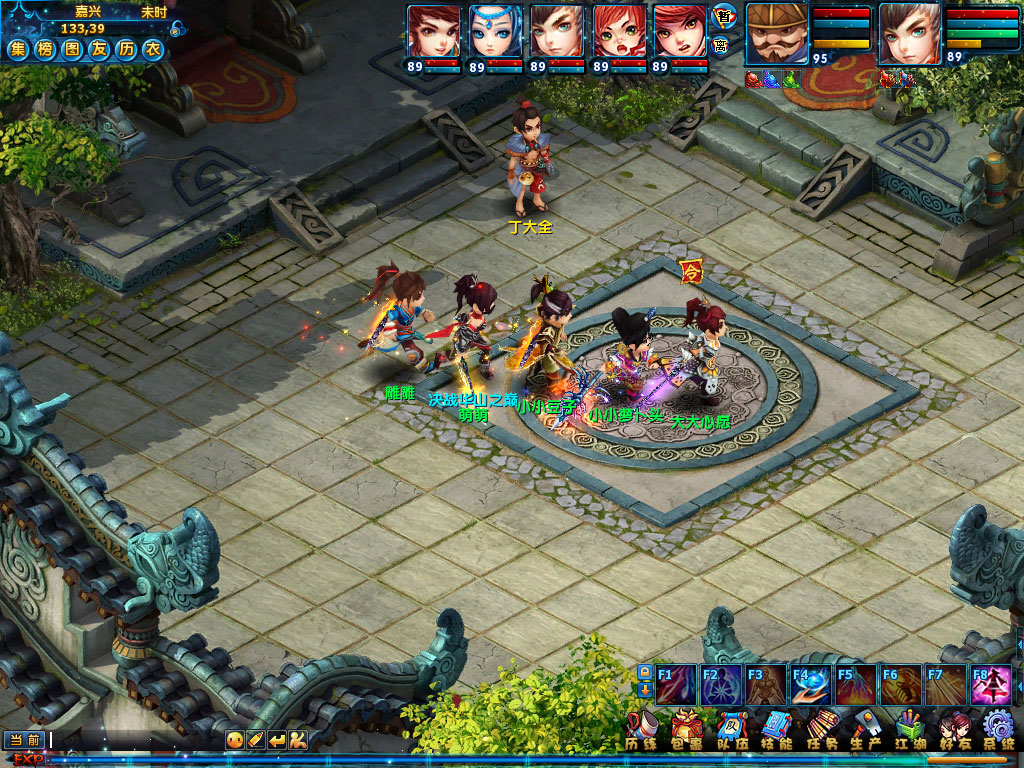Image resolution: width=1024 pixels, height=768 pixels.
Task: Select the bearded pet portrait with hat
Action: click(x=775, y=33)
